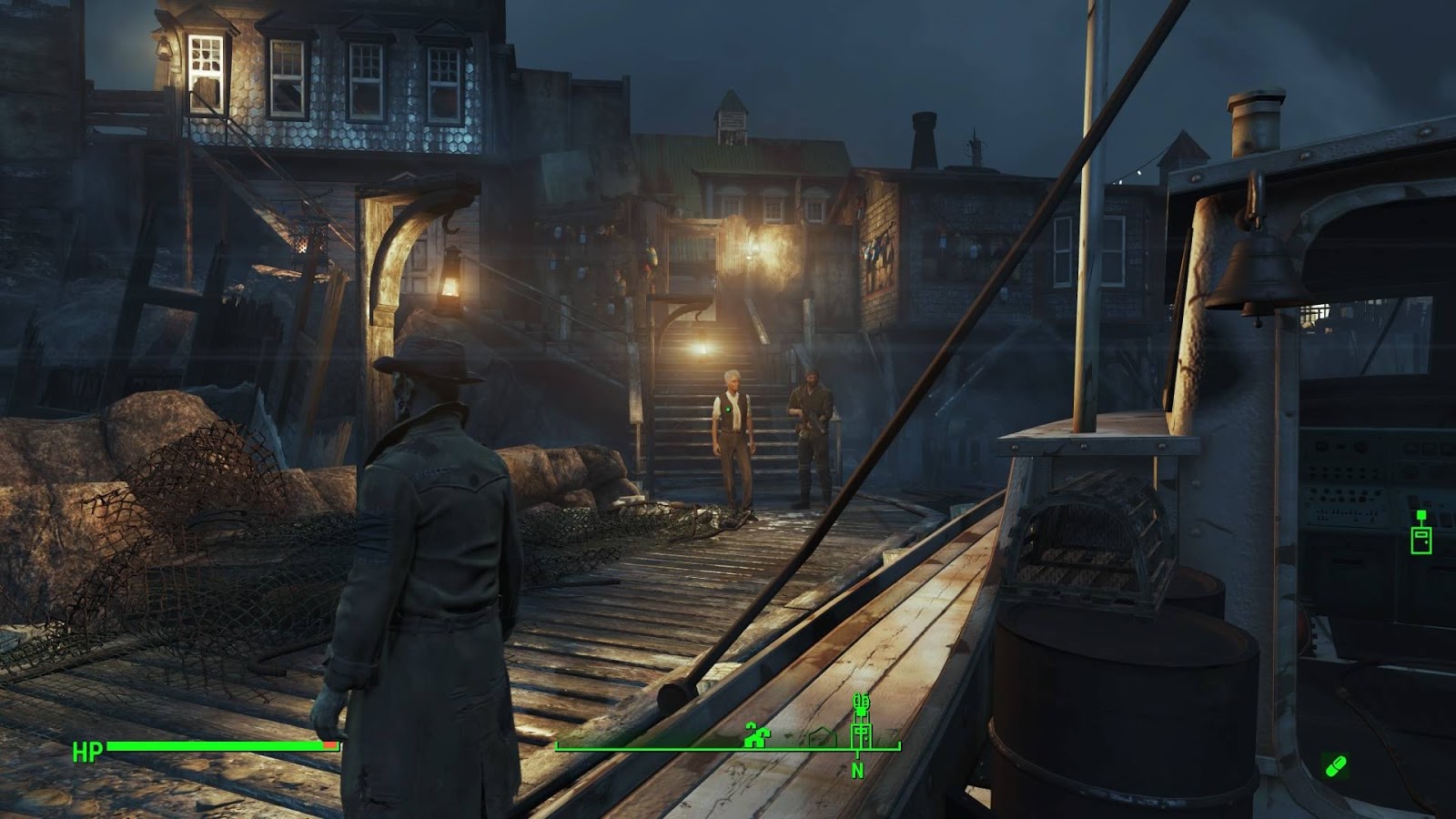Click the green pill icon

[1335, 766]
